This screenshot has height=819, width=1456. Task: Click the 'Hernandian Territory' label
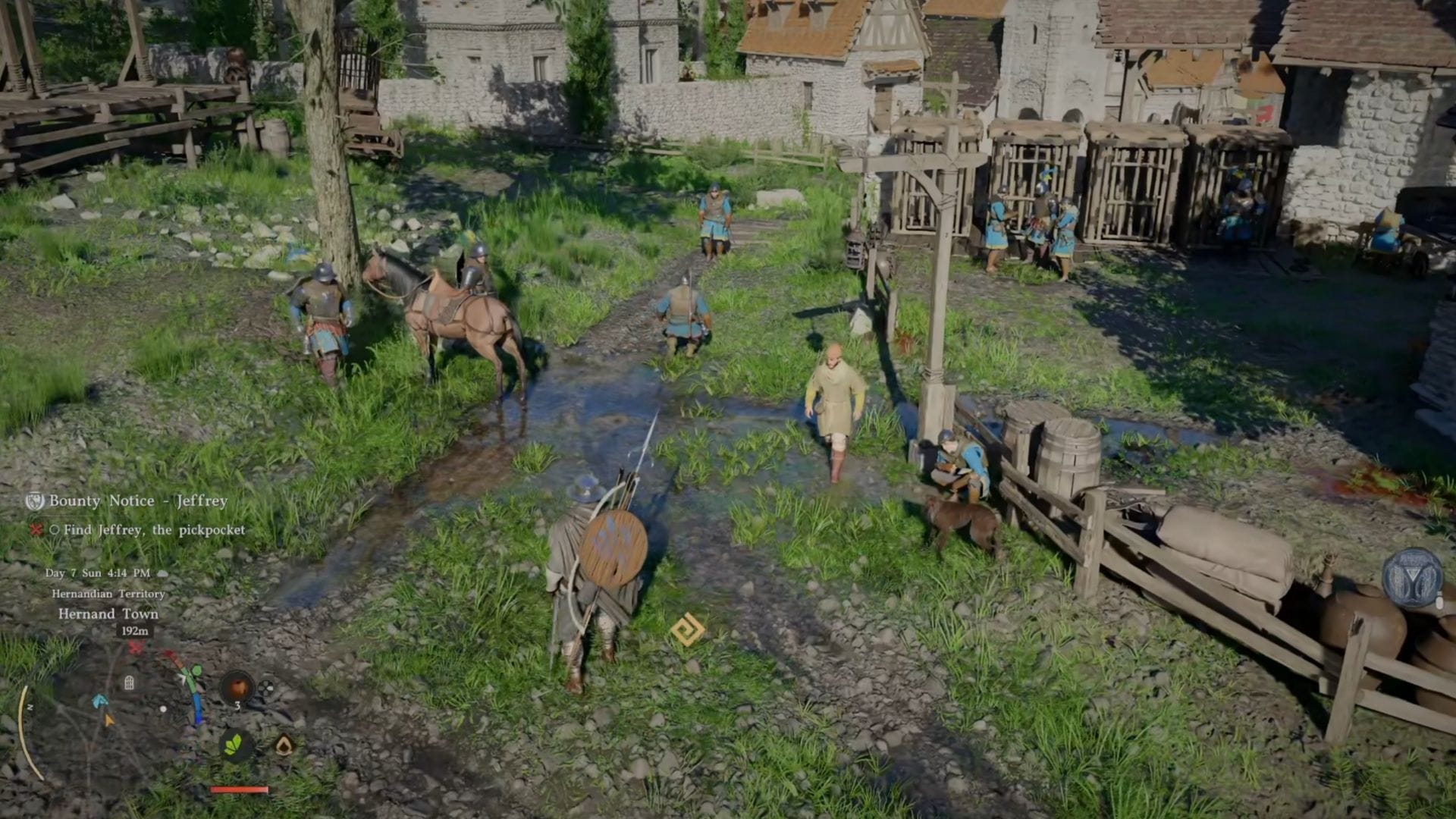pyautogui.click(x=108, y=594)
